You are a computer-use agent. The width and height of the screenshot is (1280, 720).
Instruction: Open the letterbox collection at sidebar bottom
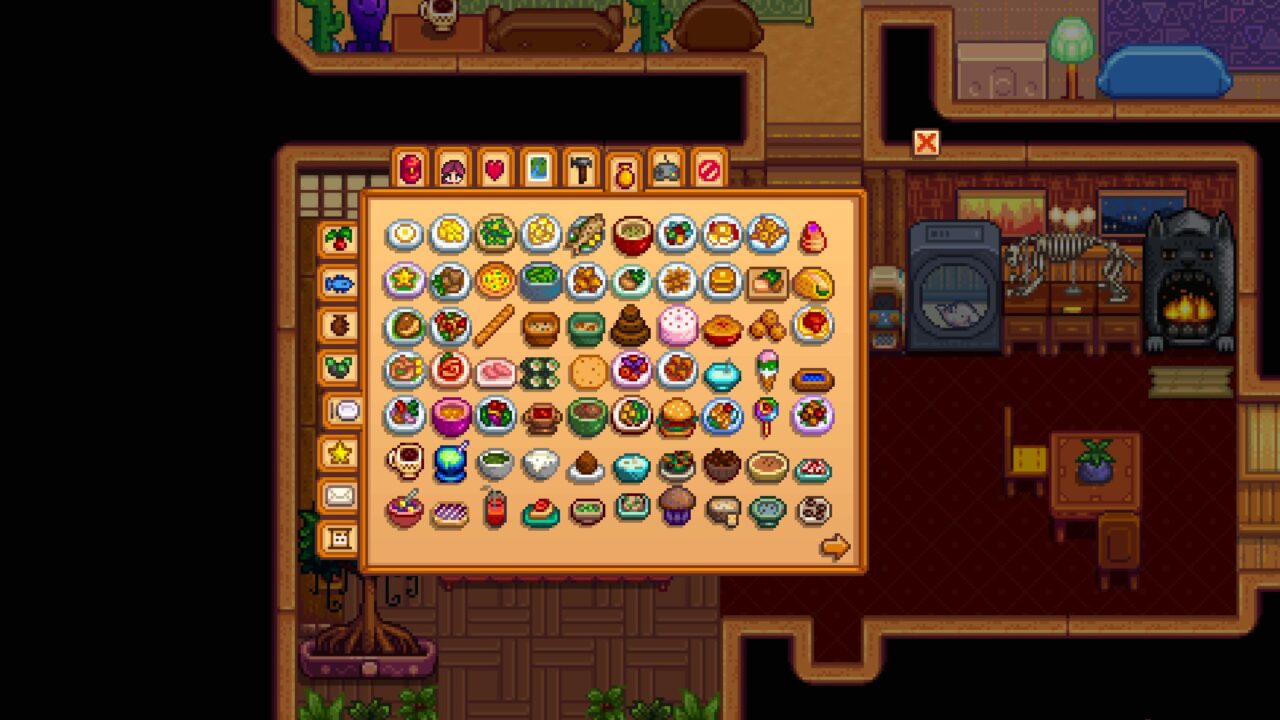coord(338,538)
